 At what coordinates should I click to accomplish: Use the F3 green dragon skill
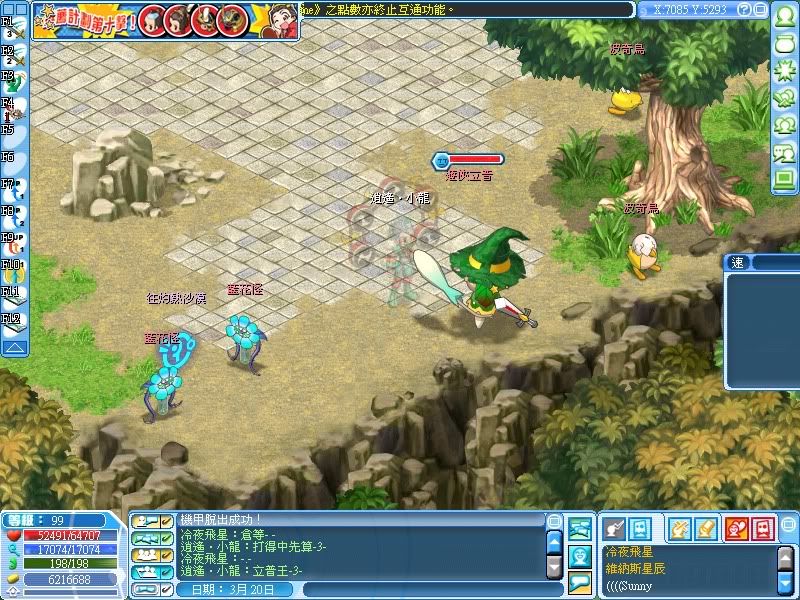pyautogui.click(x=16, y=81)
